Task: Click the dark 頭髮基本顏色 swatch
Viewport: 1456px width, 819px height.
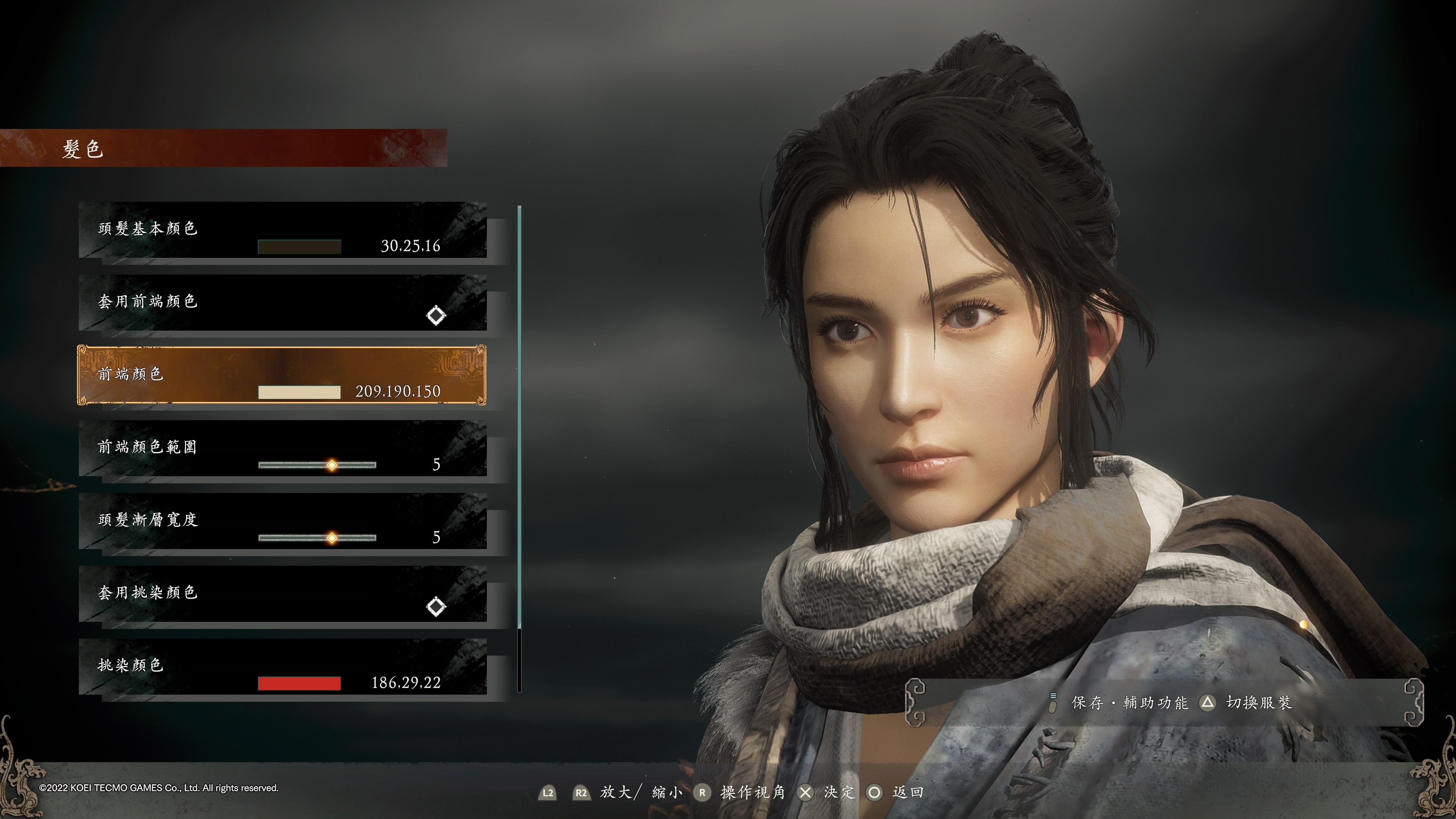Action: pyautogui.click(x=299, y=246)
